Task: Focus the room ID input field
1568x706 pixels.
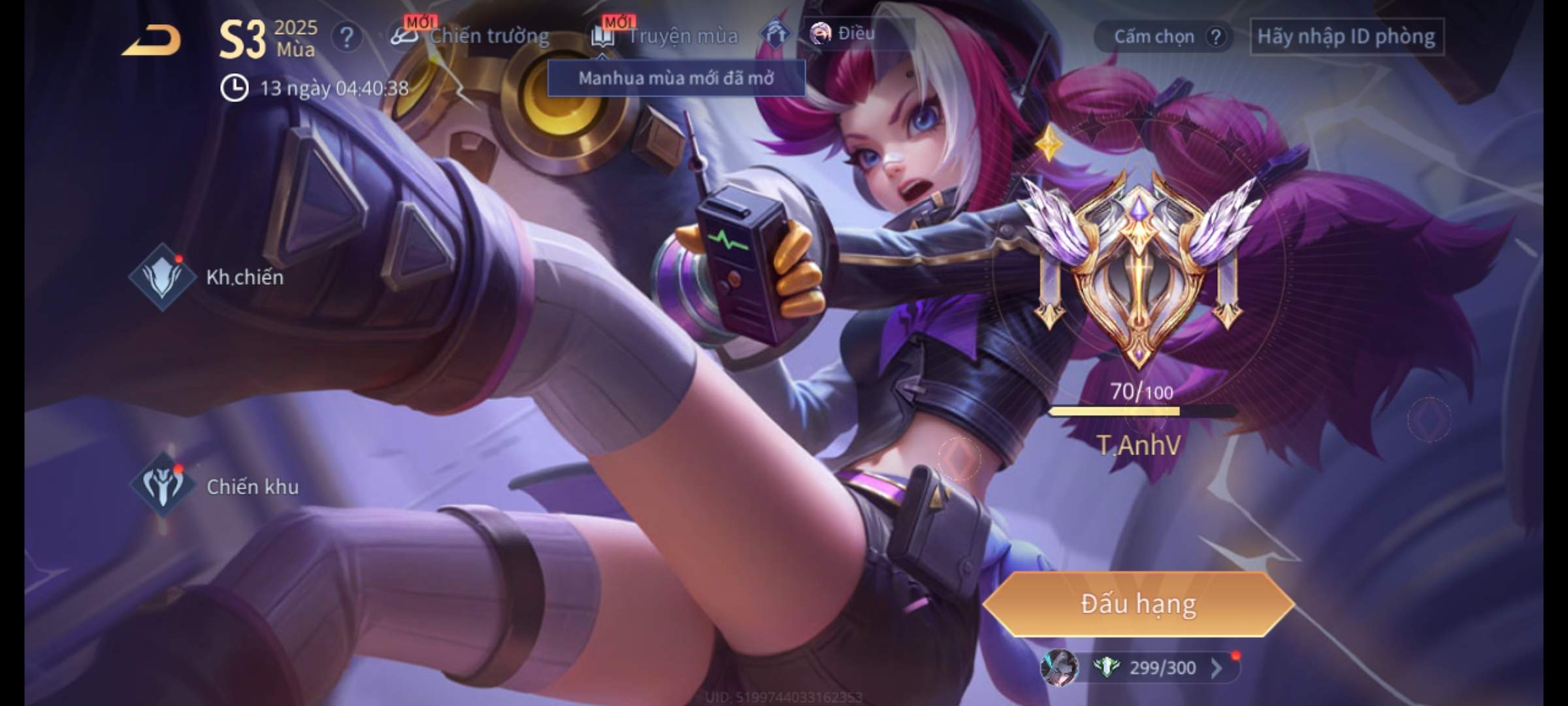Action: coord(1346,37)
